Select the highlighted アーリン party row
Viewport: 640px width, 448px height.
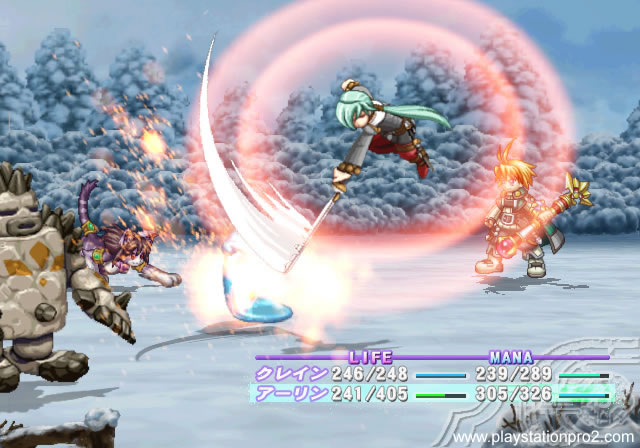[430, 394]
